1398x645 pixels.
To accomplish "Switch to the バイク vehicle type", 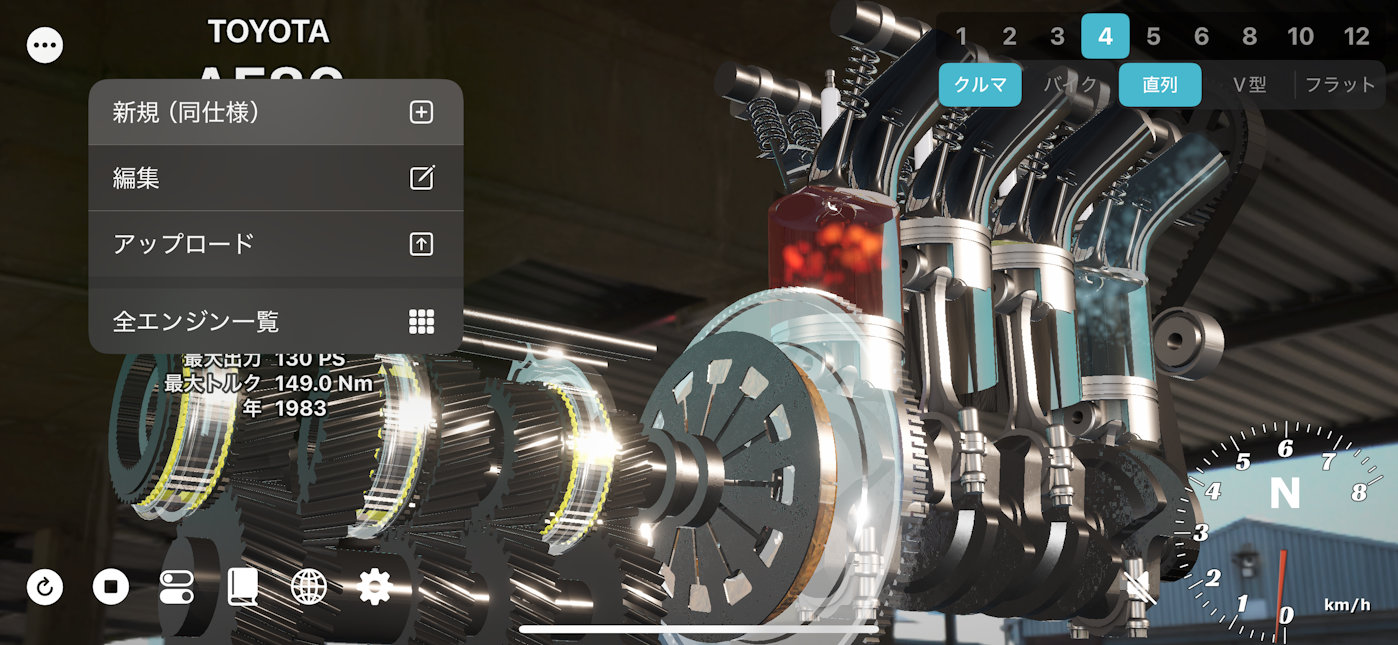I will click(x=1070, y=85).
